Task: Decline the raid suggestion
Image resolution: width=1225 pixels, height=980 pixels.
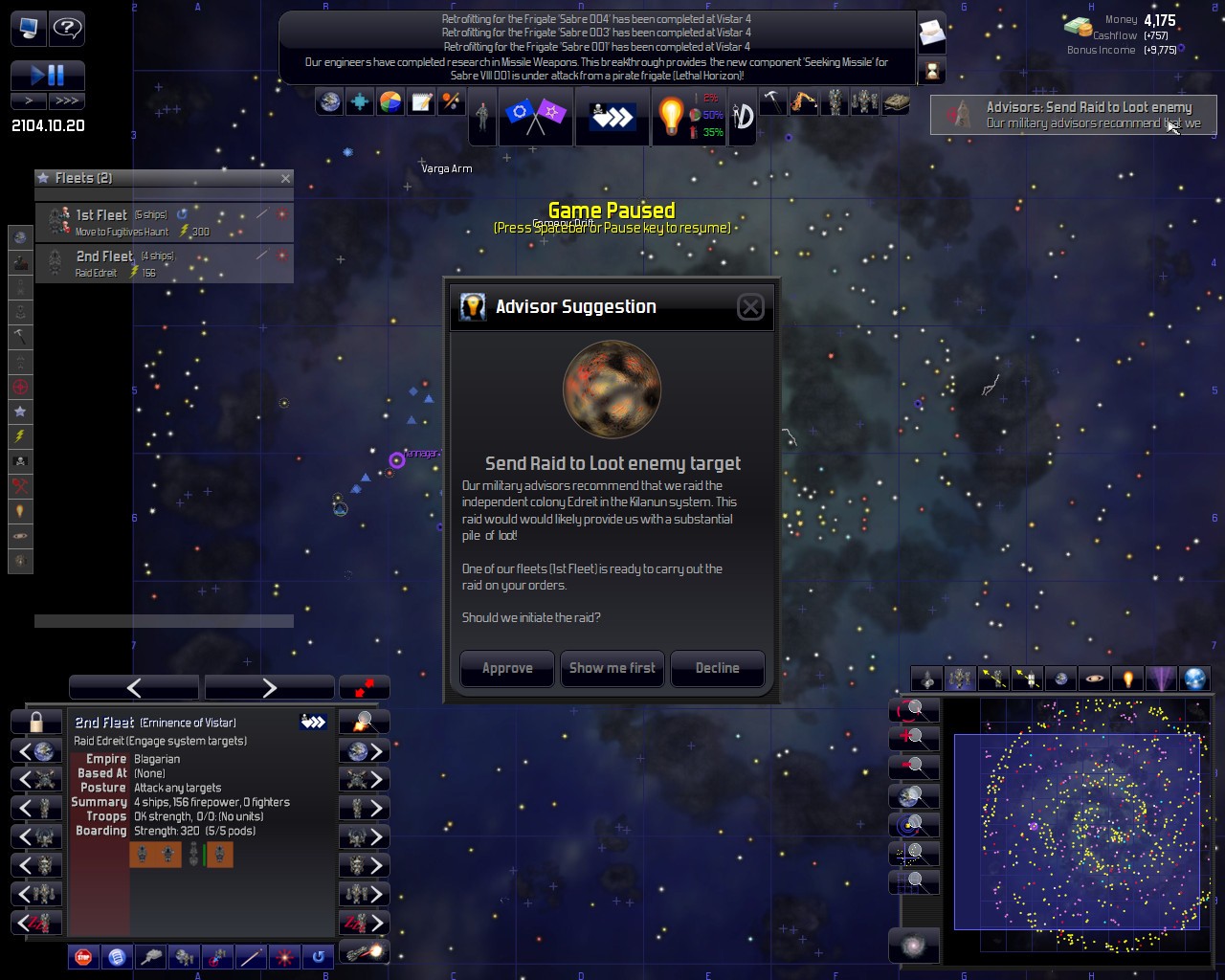Action: (717, 668)
